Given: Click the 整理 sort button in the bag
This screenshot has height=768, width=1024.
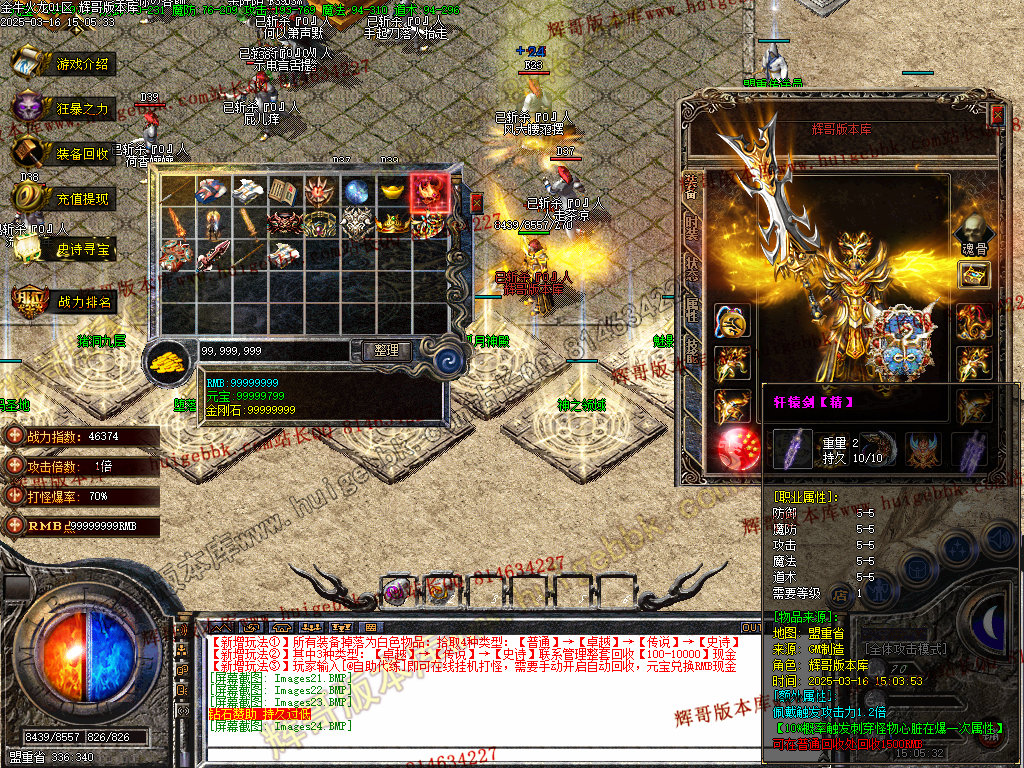Looking at the screenshot, I should [x=386, y=351].
